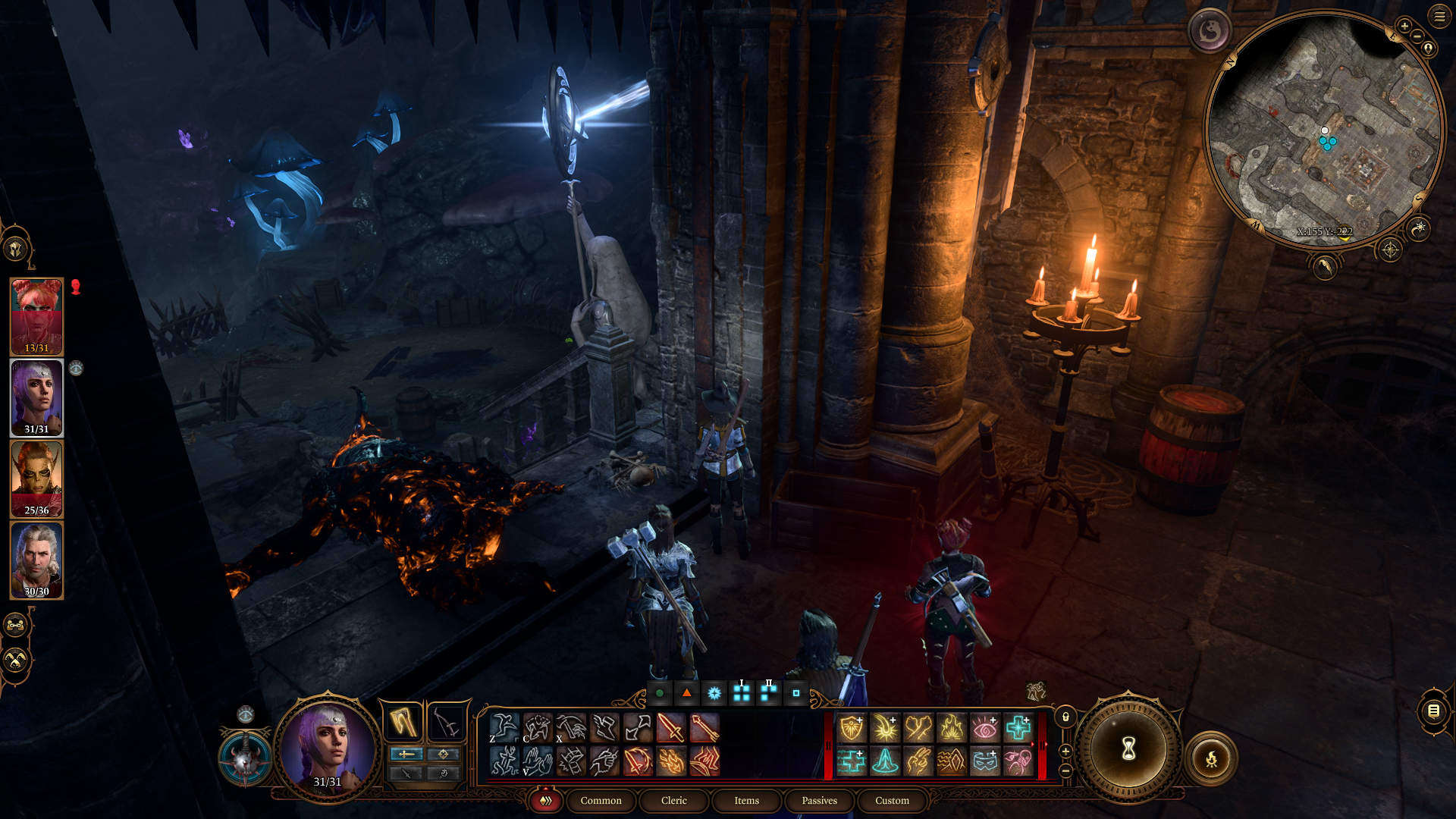Open the combat log button

pyautogui.click(x=1433, y=711)
